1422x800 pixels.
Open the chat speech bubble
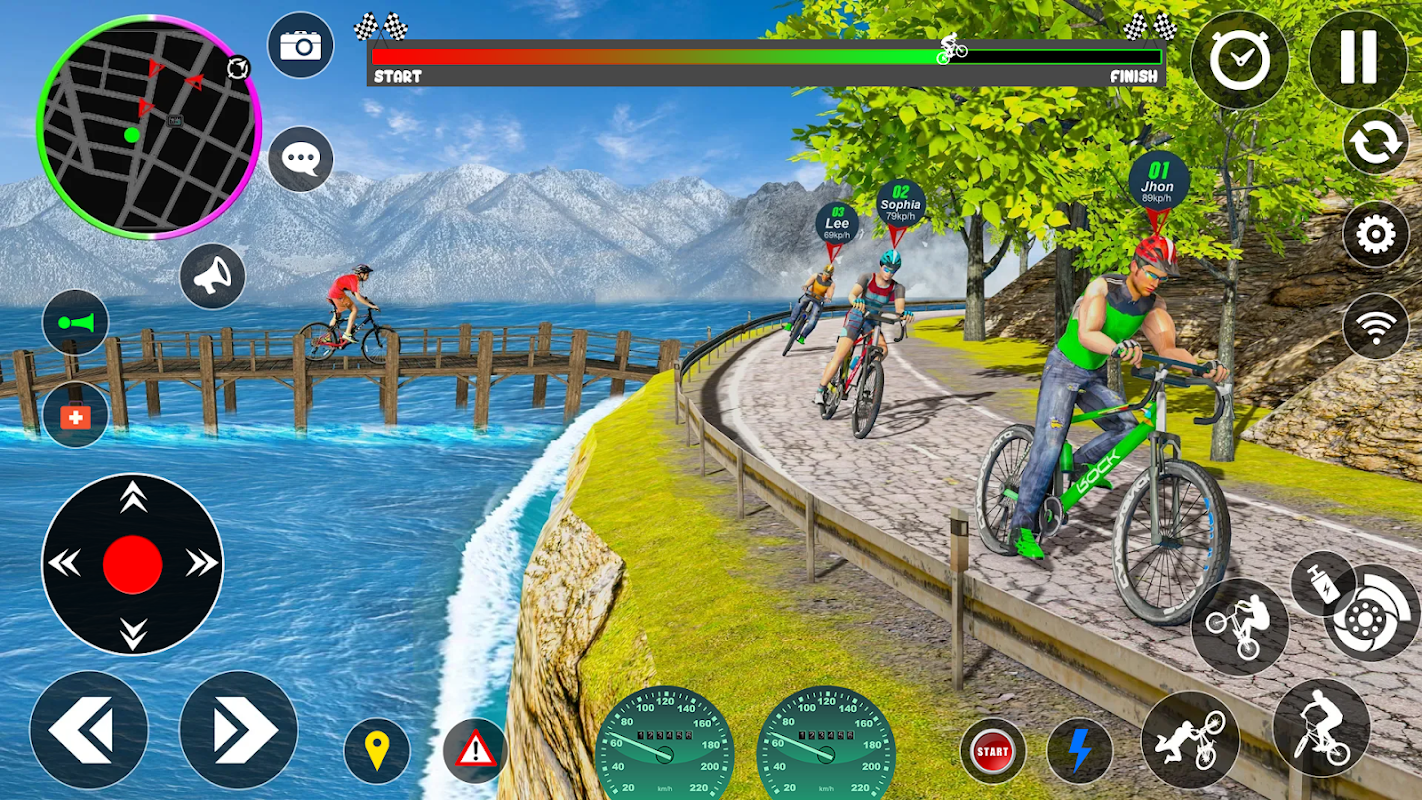pos(300,159)
